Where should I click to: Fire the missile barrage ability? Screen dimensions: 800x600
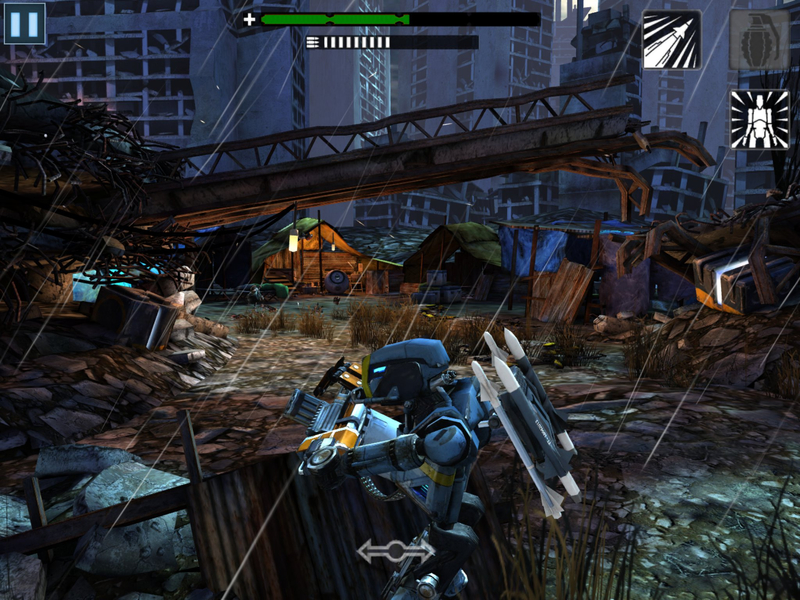coord(671,40)
